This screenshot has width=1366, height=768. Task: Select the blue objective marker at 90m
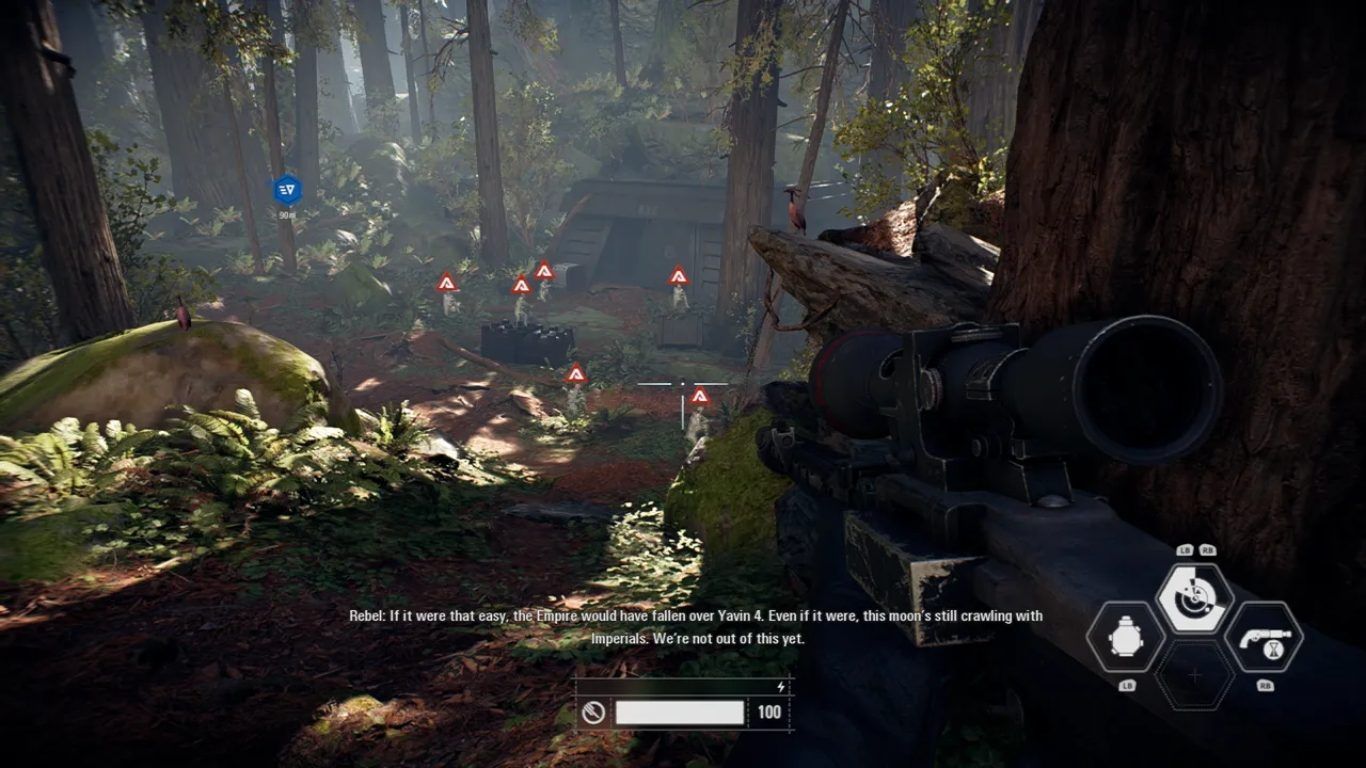pyautogui.click(x=287, y=189)
